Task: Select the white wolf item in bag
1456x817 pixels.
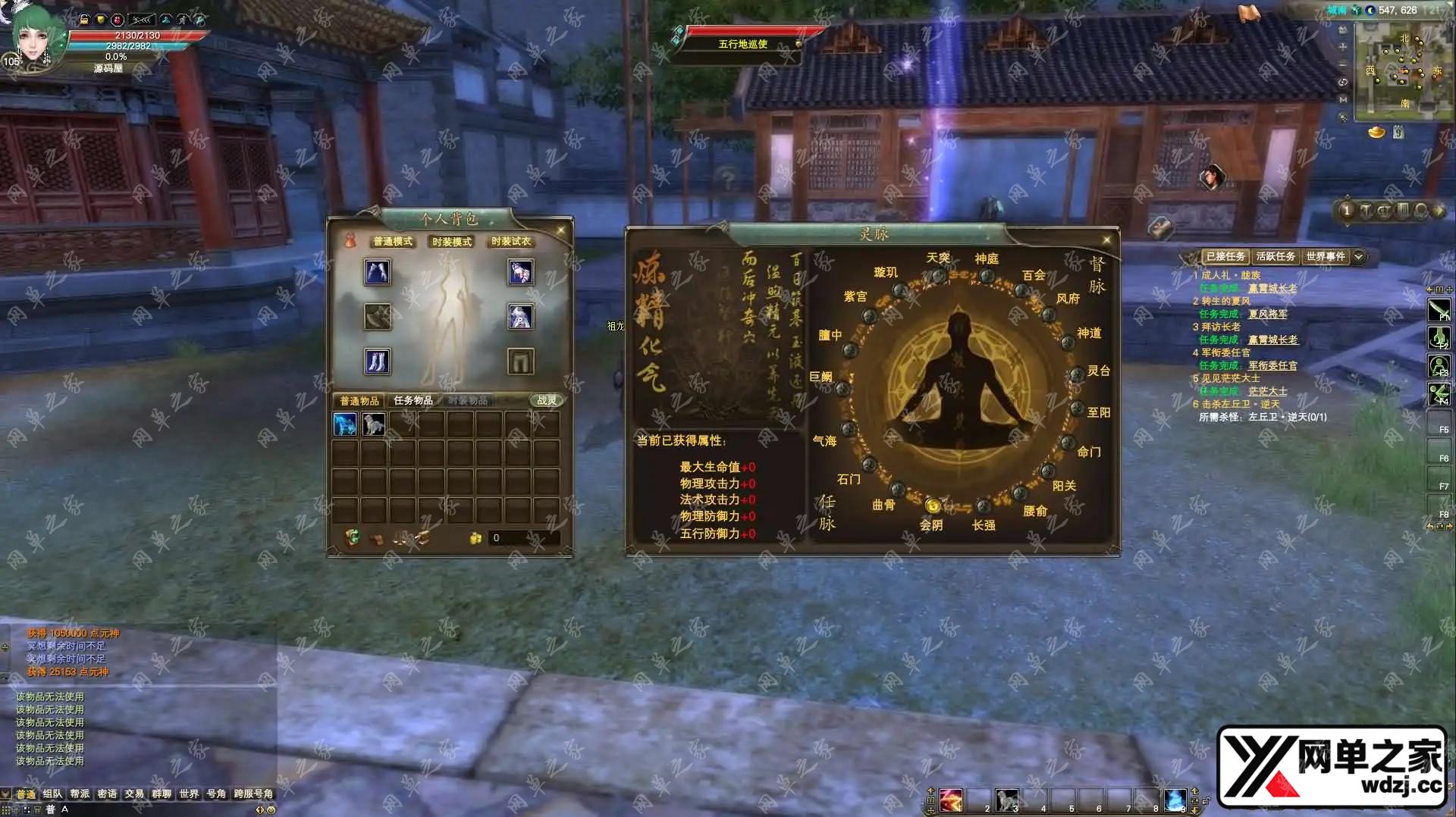Action: 374,424
